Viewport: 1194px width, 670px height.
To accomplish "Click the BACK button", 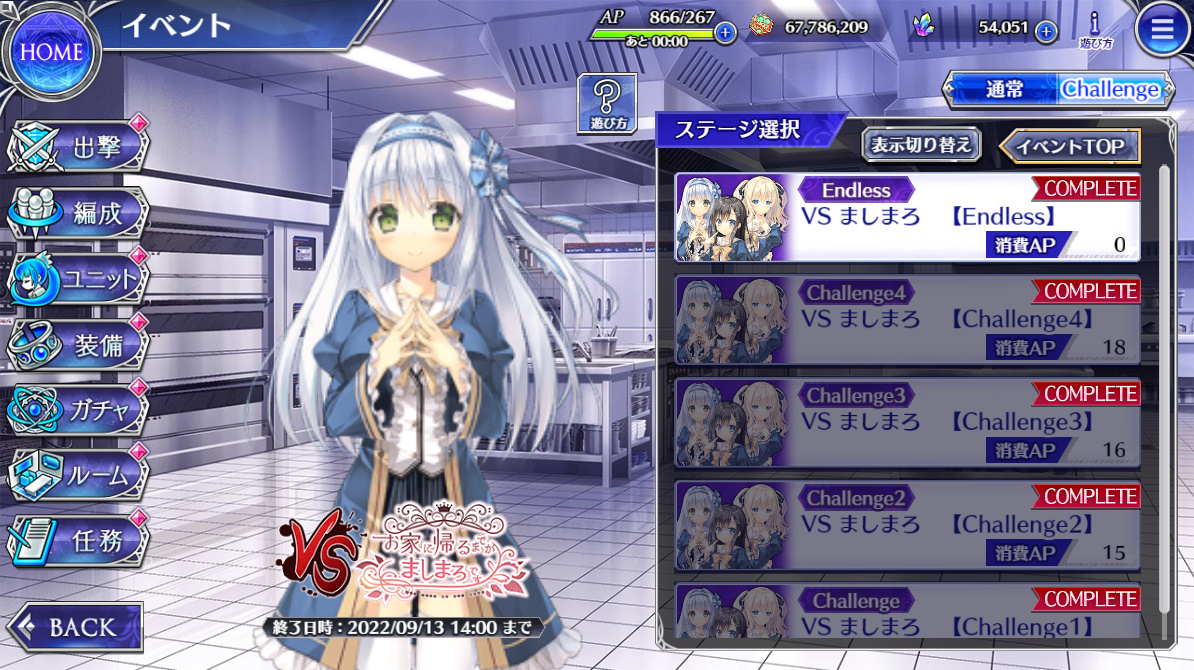I will tap(75, 627).
